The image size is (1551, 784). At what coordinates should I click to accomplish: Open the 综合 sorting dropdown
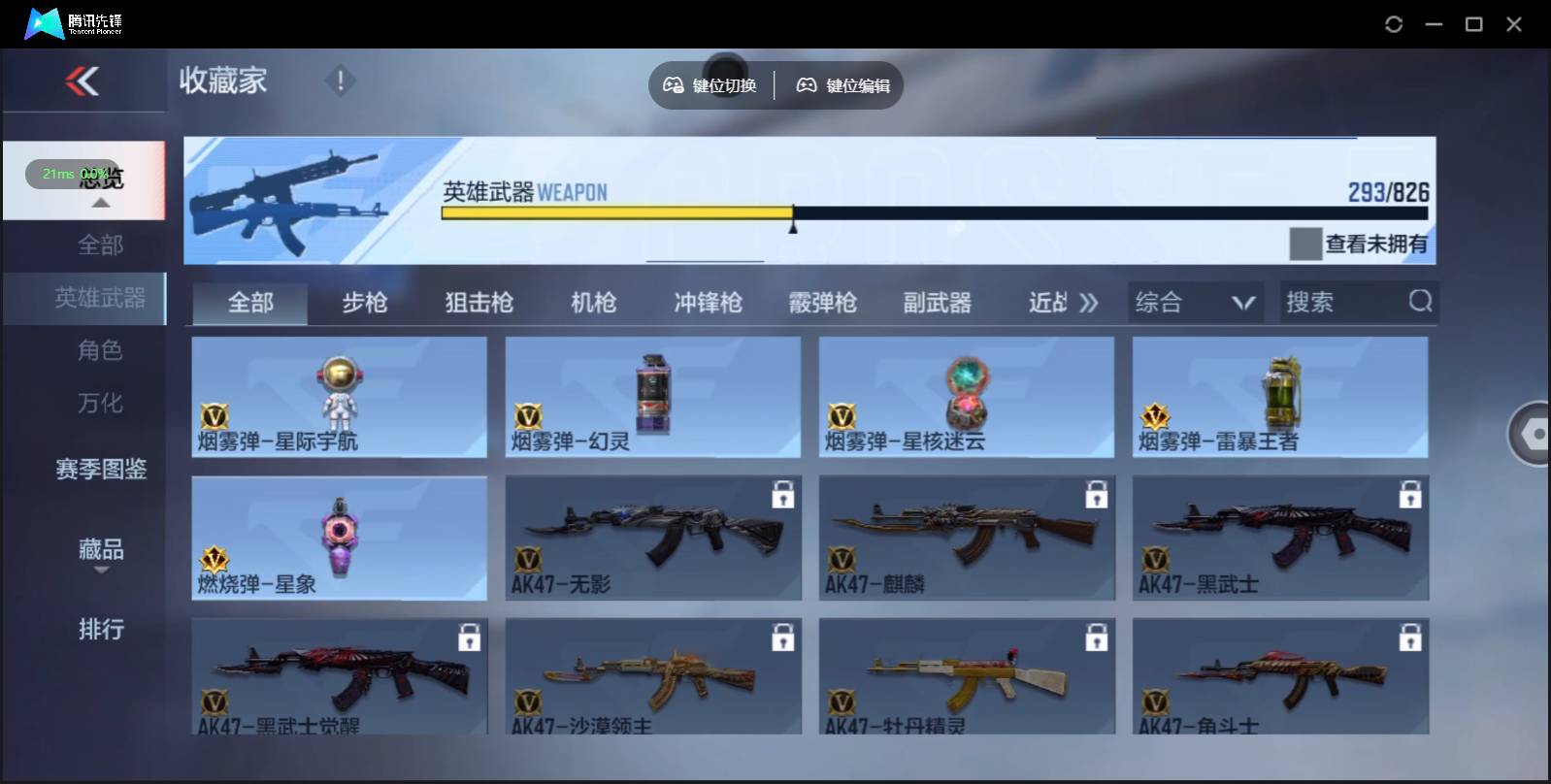(x=1196, y=302)
